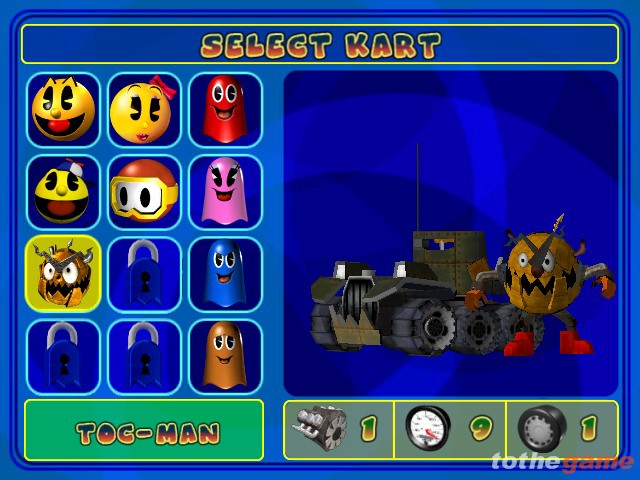Select the Pac-Man character tile
Screen dimensions: 640x480
pos(63,110)
